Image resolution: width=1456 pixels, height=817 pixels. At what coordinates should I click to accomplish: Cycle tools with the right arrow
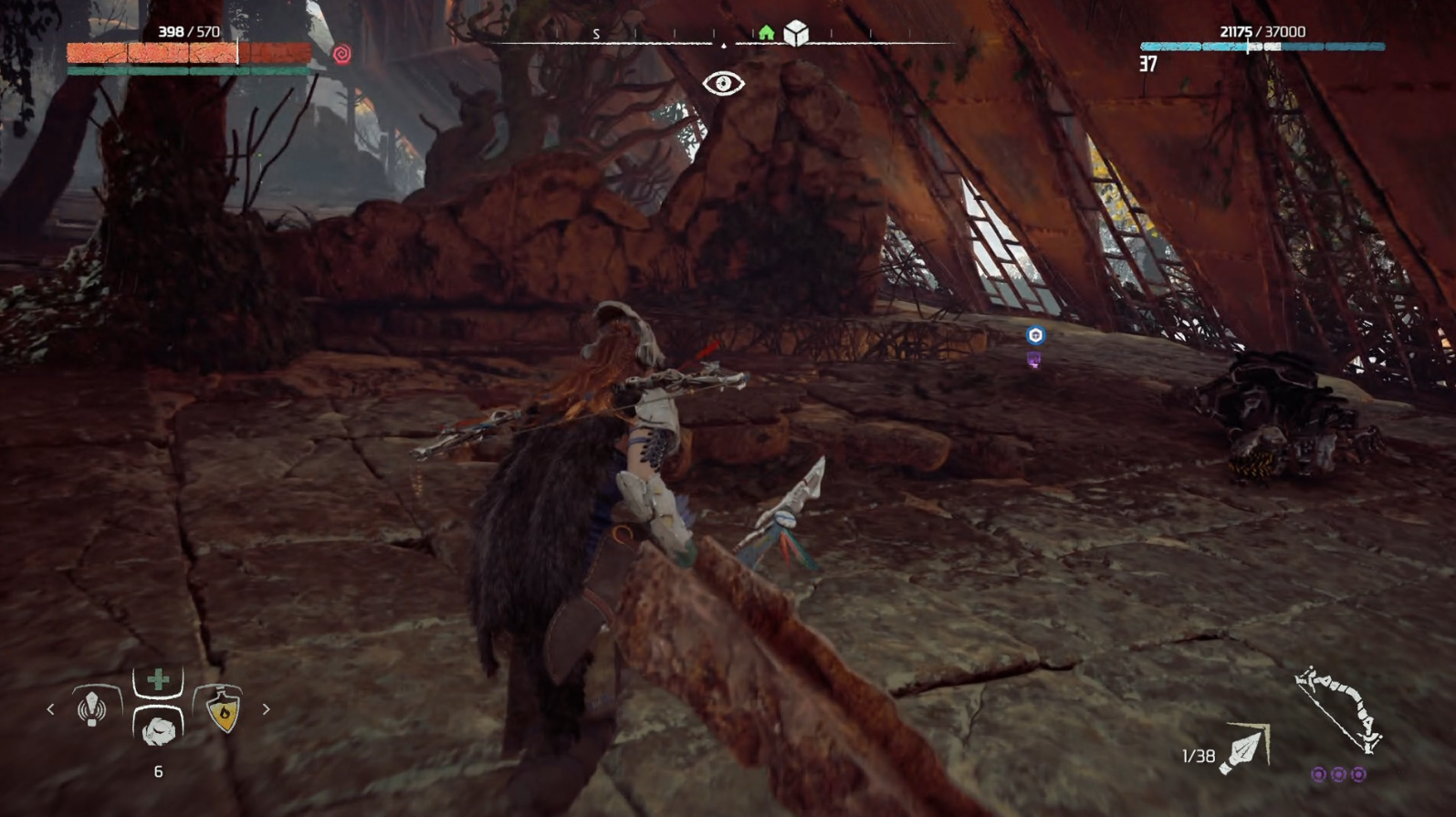tap(266, 708)
